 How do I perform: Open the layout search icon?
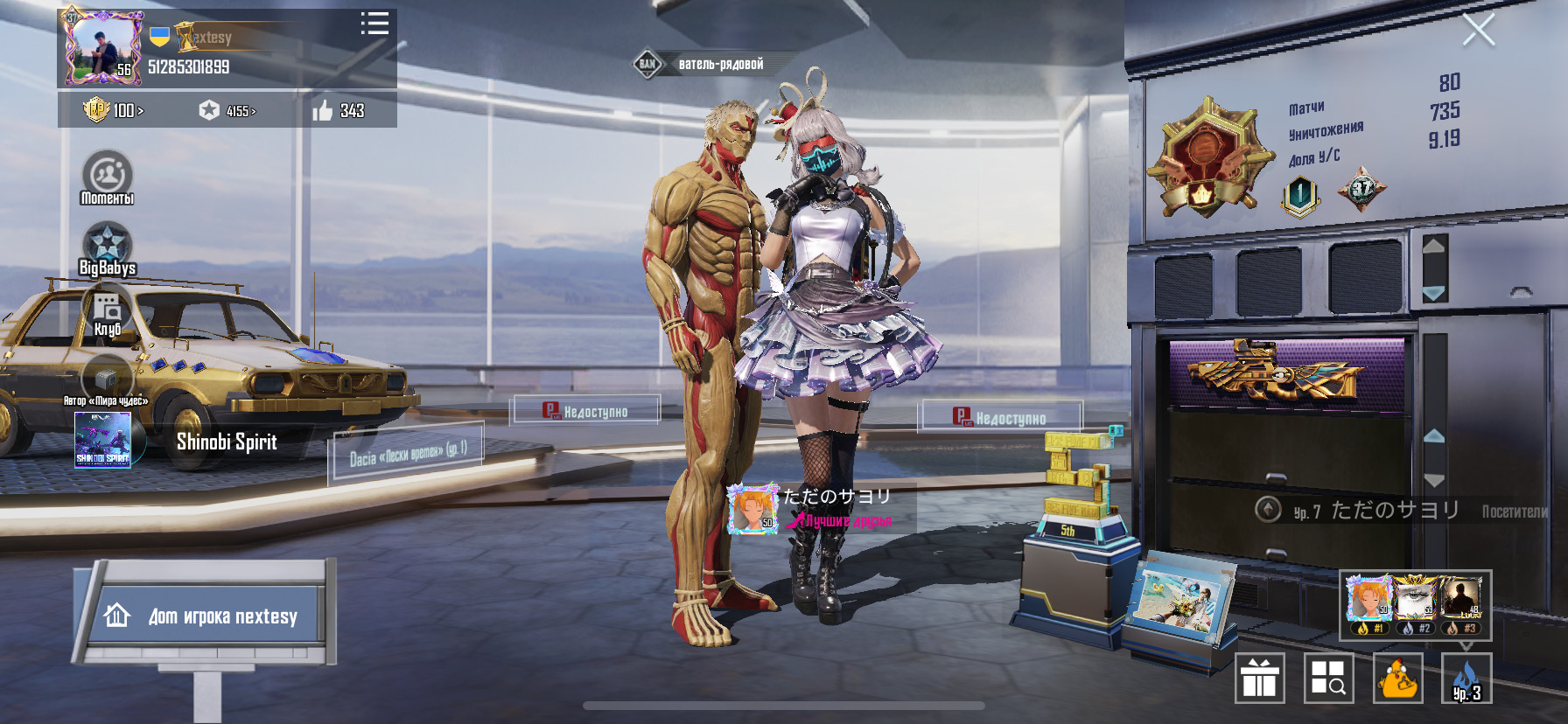pyautogui.click(x=1328, y=679)
